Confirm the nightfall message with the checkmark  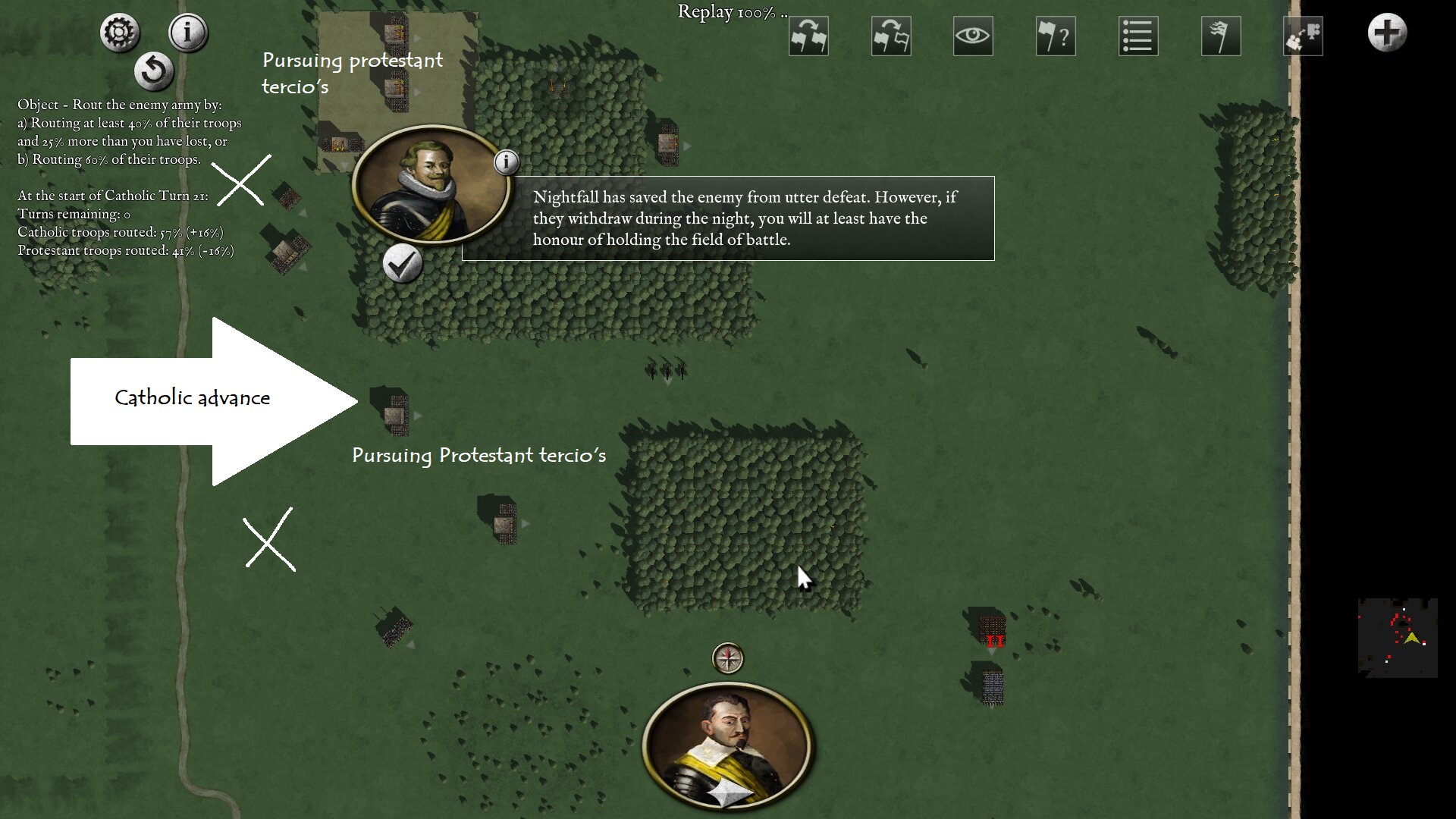coord(402,264)
